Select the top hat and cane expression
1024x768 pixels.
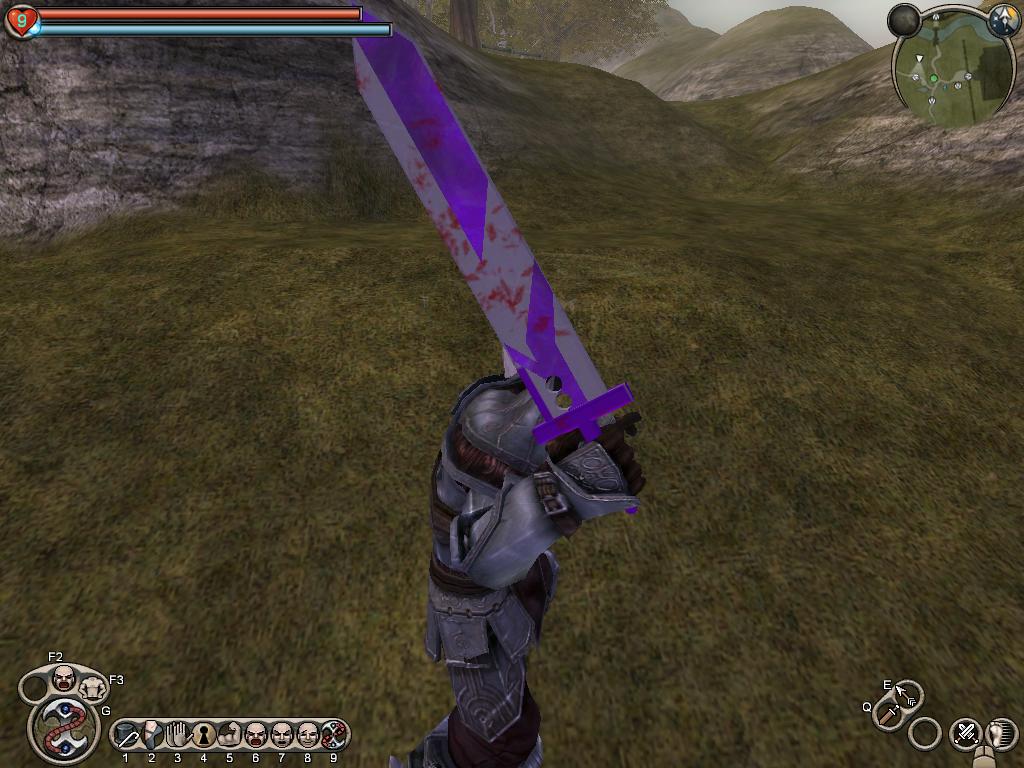[x=126, y=737]
